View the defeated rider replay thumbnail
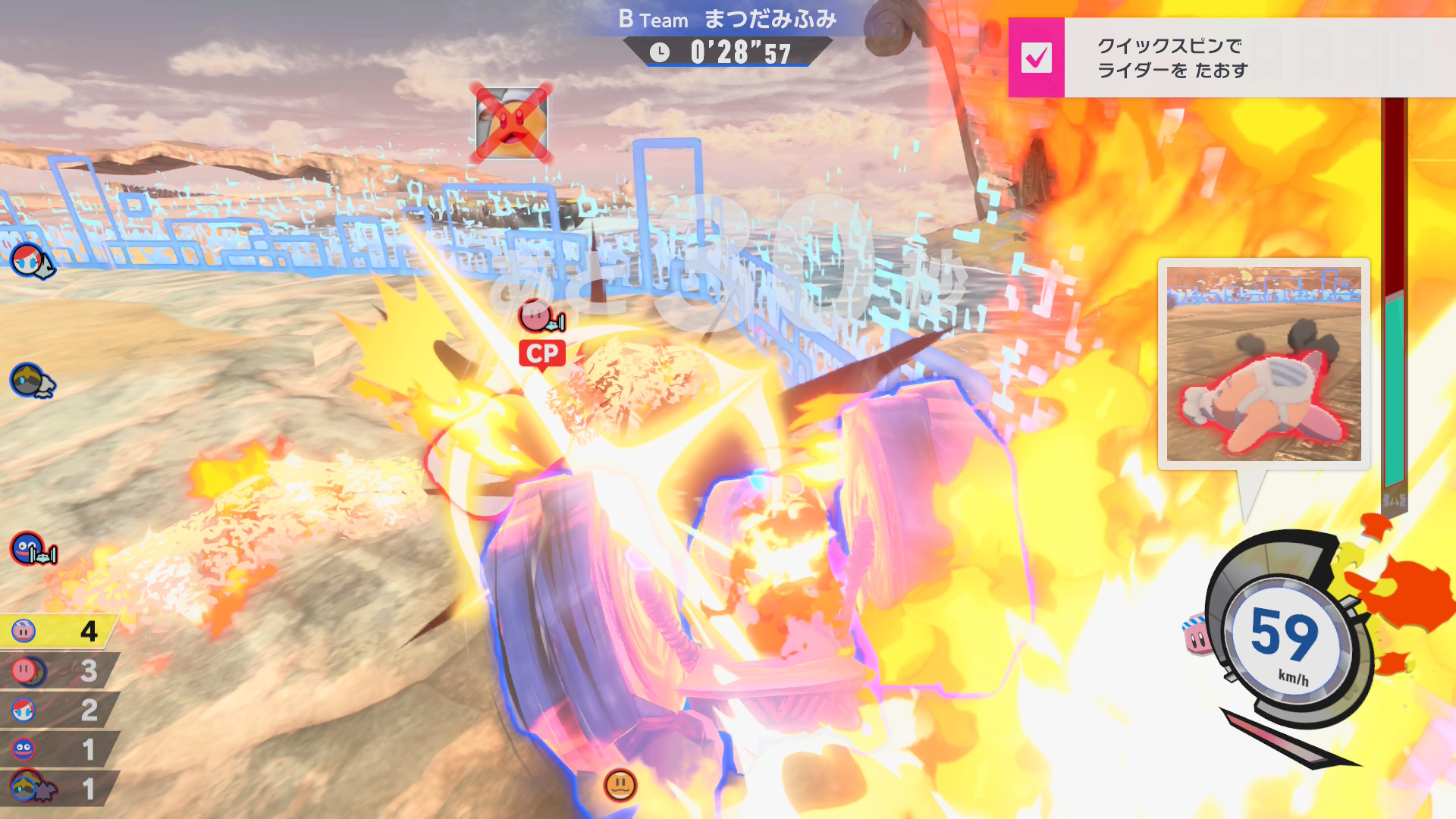 [1263, 363]
